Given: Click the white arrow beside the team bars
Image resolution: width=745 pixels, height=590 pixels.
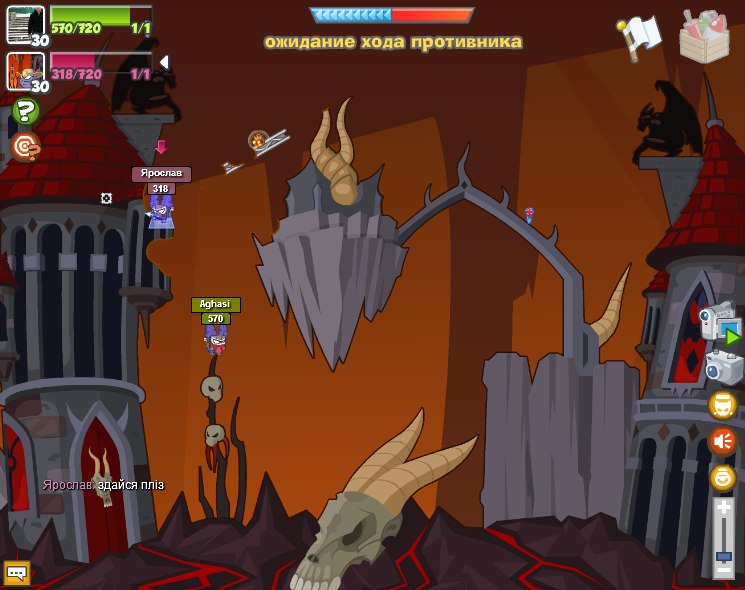Looking at the screenshot, I should point(163,62).
